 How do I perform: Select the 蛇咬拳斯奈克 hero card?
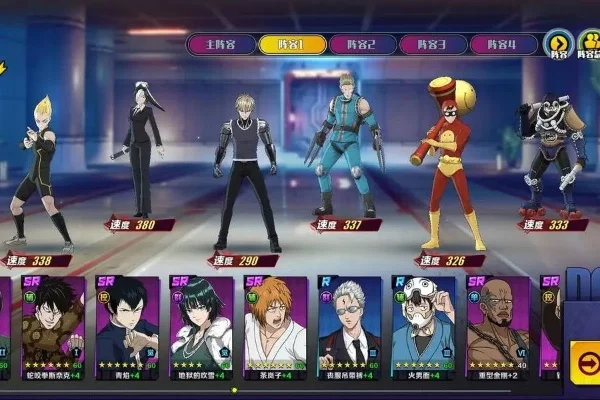coord(53,327)
